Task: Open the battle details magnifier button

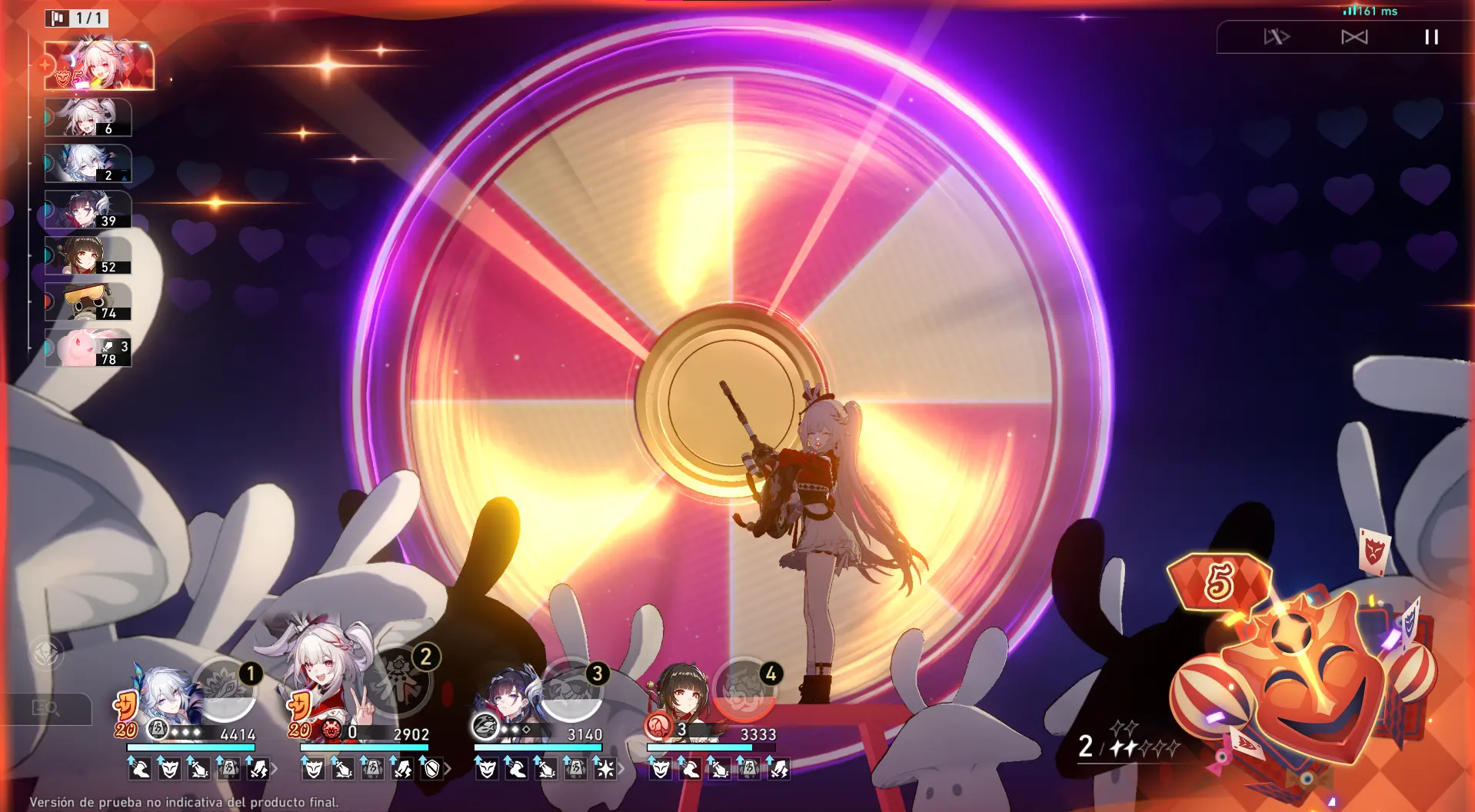Action: [x=46, y=708]
